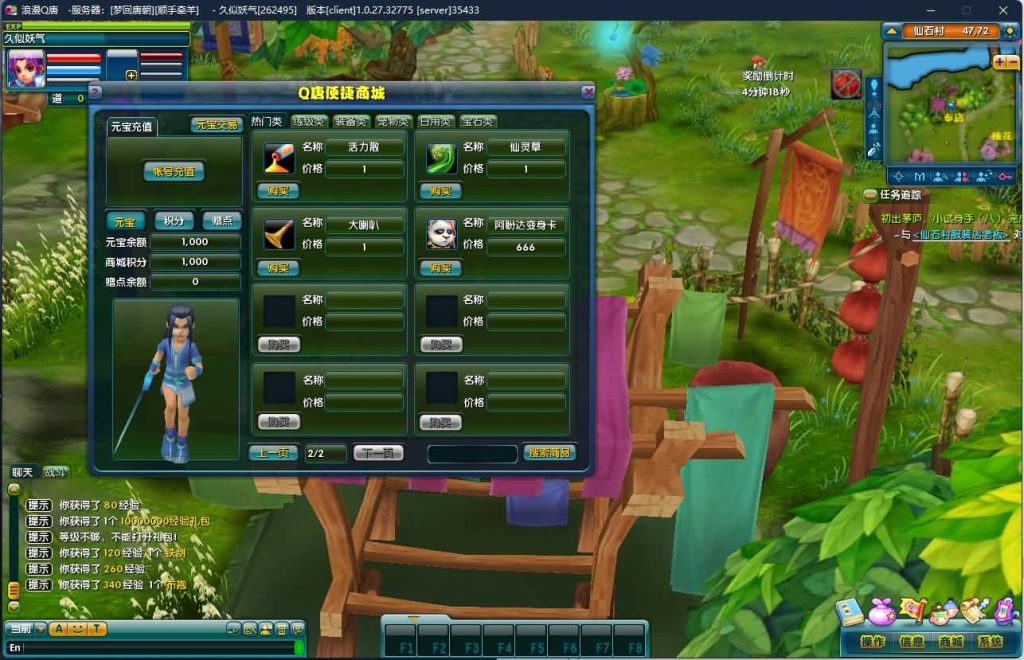The image size is (1024, 660).
Task: Open the 元宝交易 tab
Action: [216, 125]
